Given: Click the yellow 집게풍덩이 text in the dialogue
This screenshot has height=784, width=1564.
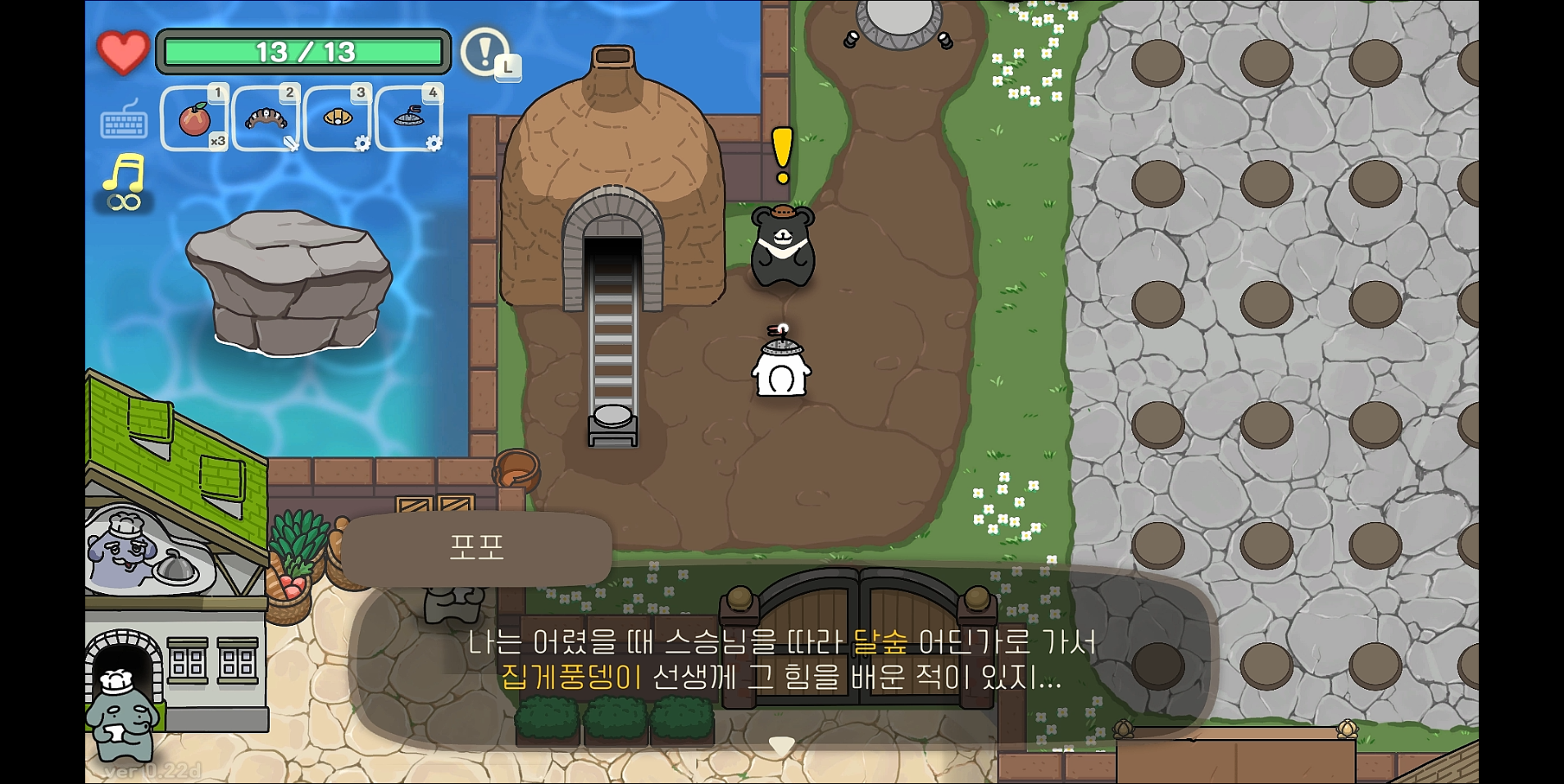Looking at the screenshot, I should click(x=572, y=677).
